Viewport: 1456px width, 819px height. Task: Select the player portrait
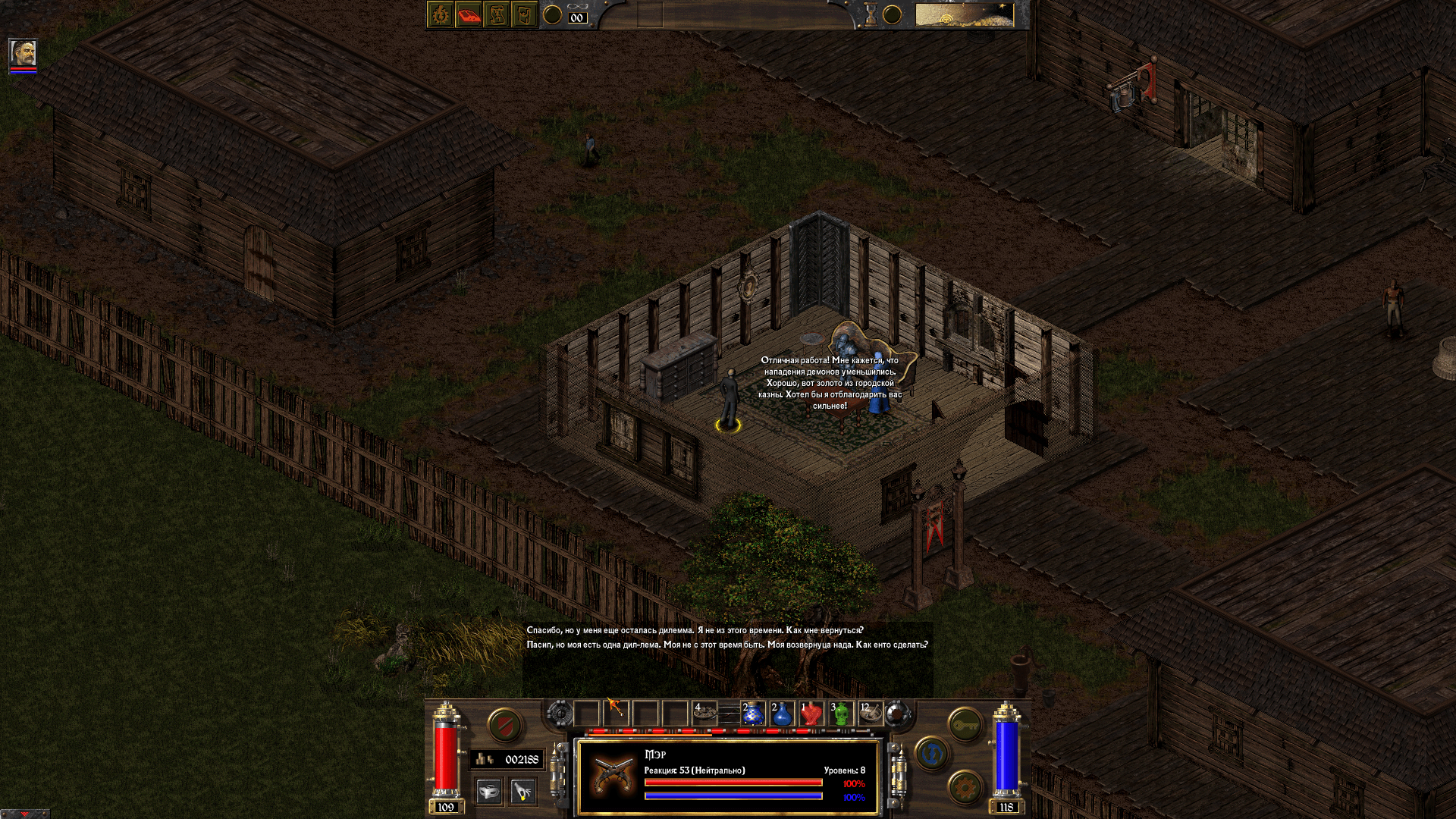(23, 53)
